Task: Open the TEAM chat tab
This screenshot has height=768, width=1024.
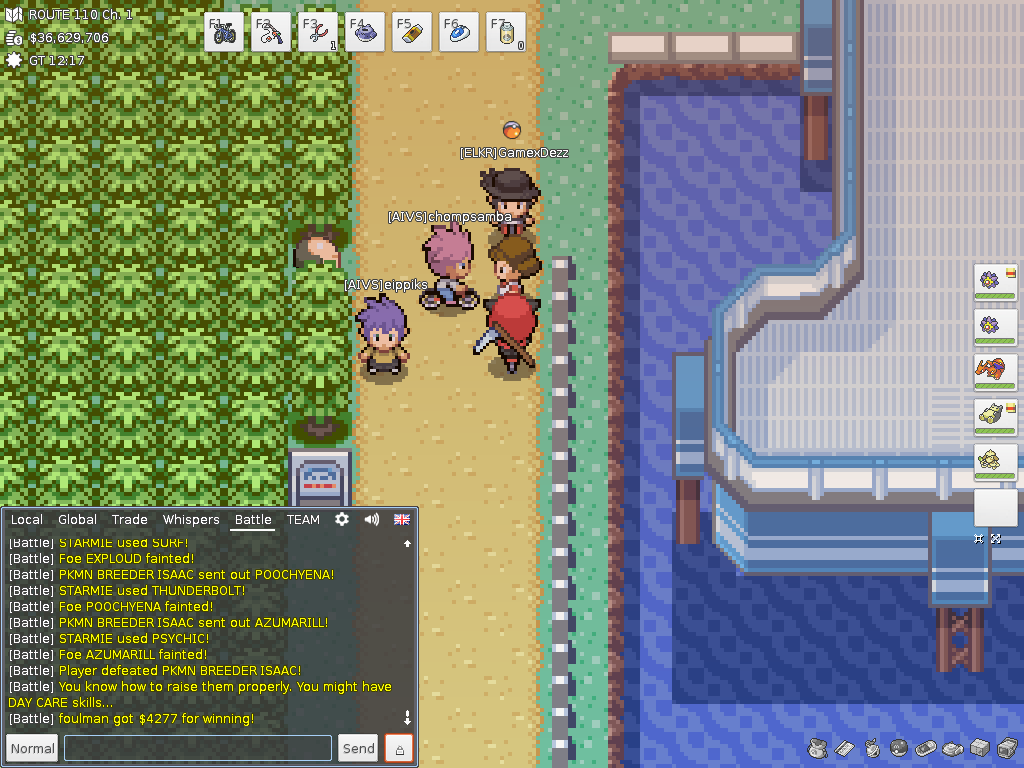Action: [303, 520]
